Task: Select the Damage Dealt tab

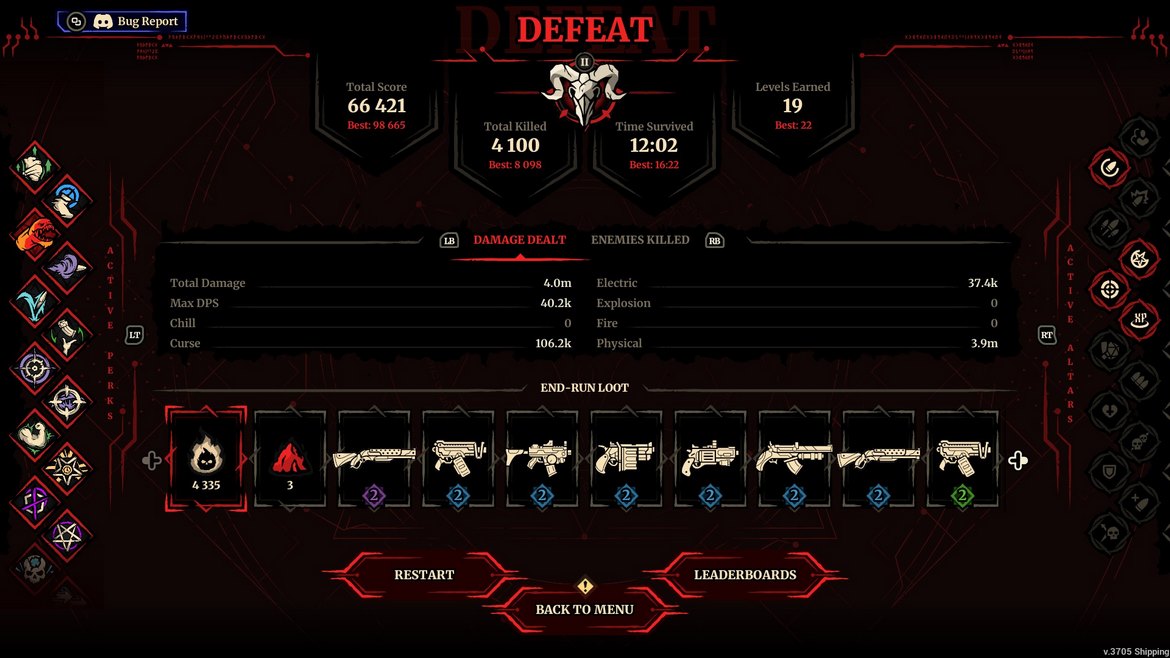Action: (x=519, y=240)
